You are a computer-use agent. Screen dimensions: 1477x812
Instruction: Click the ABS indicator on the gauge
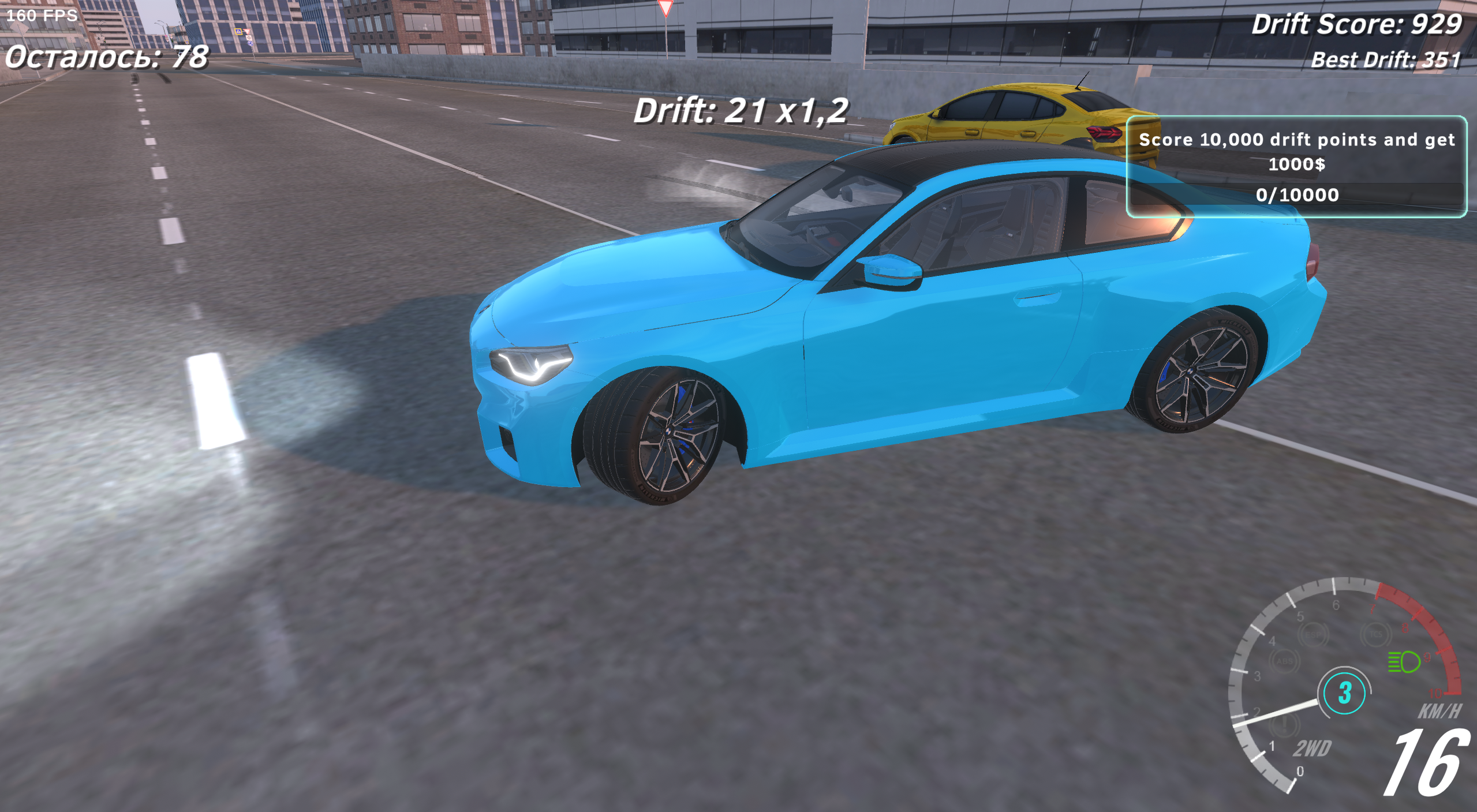click(x=1286, y=661)
